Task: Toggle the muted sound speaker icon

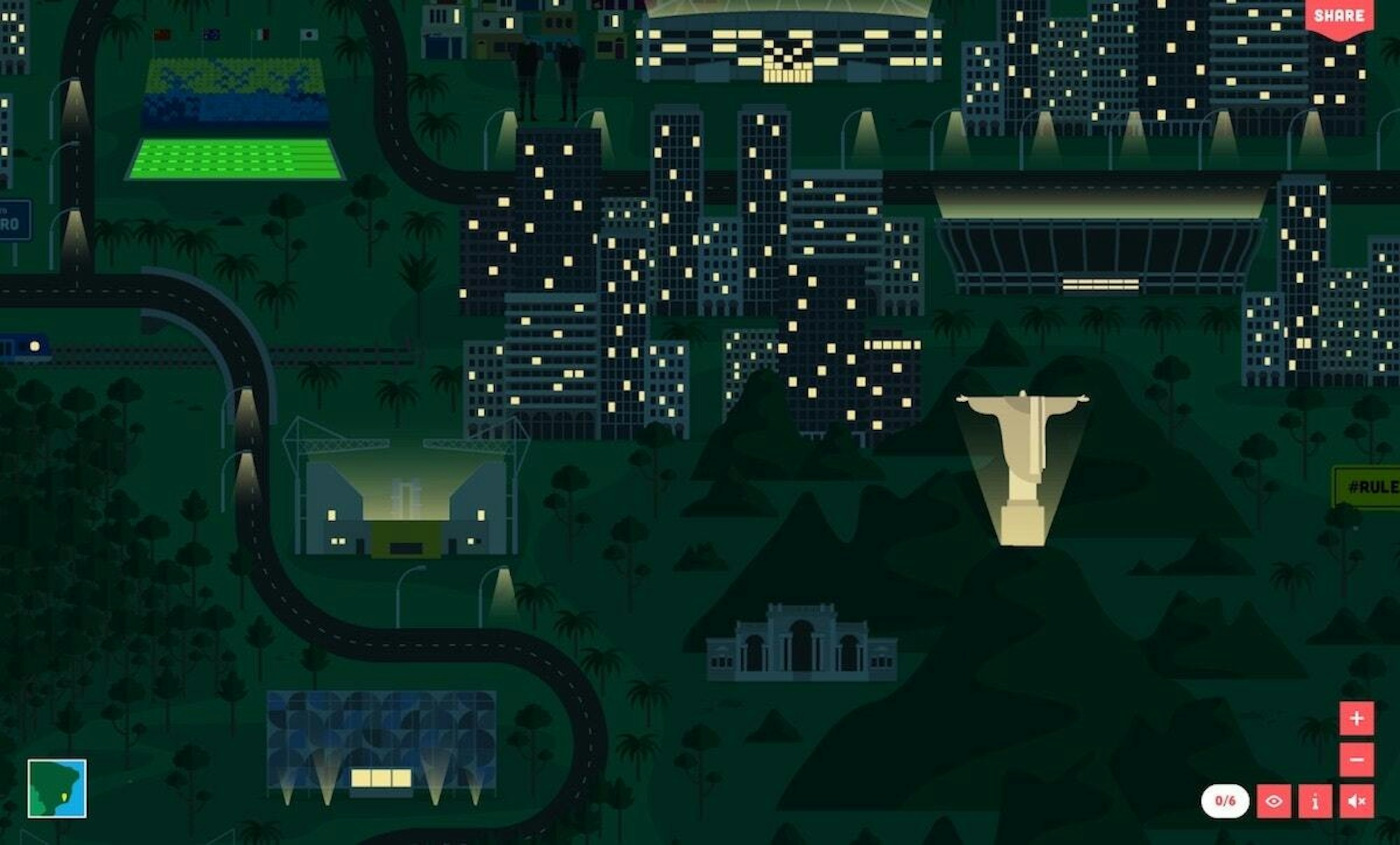Action: (1357, 801)
